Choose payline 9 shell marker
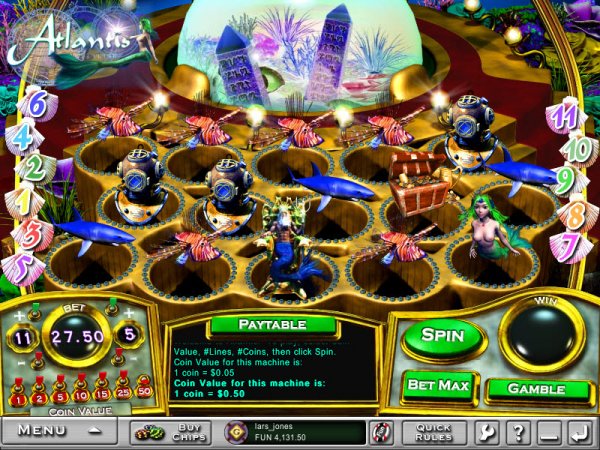 click(x=565, y=180)
